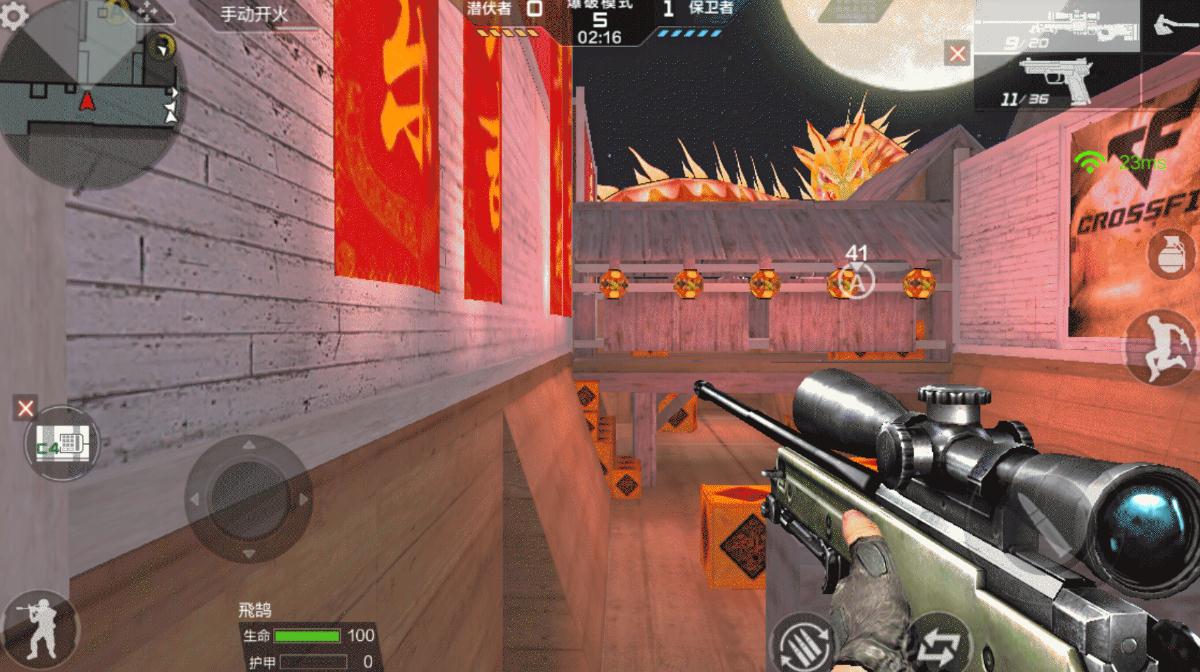Toggle the crouch stance soldier button
Viewport: 1200px width, 672px height.
coord(39,628)
